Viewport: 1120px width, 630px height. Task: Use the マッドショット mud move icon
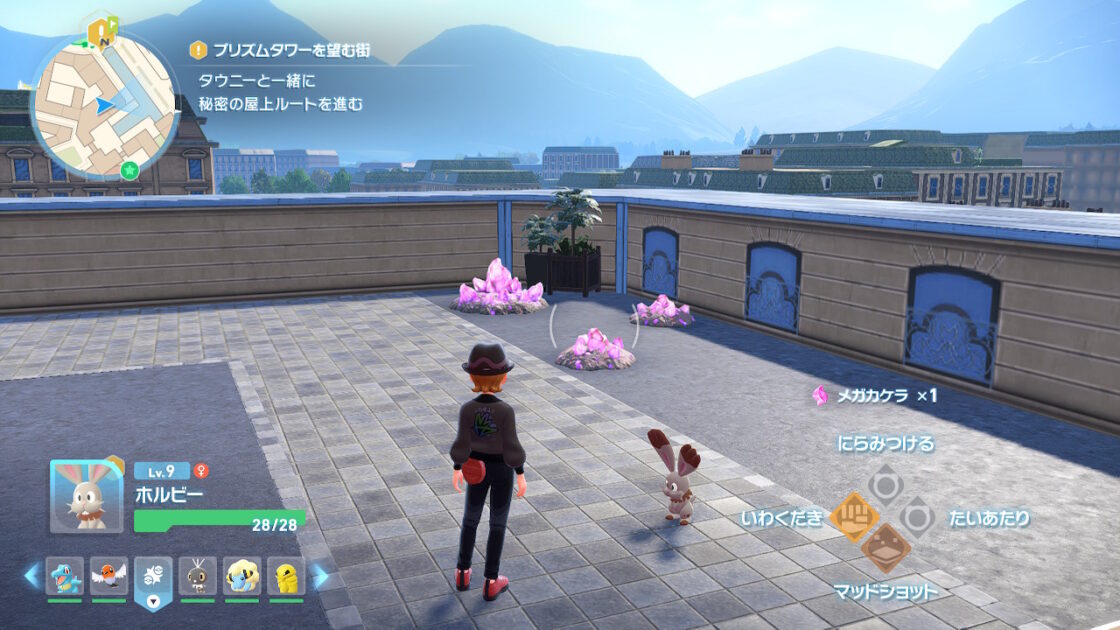(x=885, y=548)
